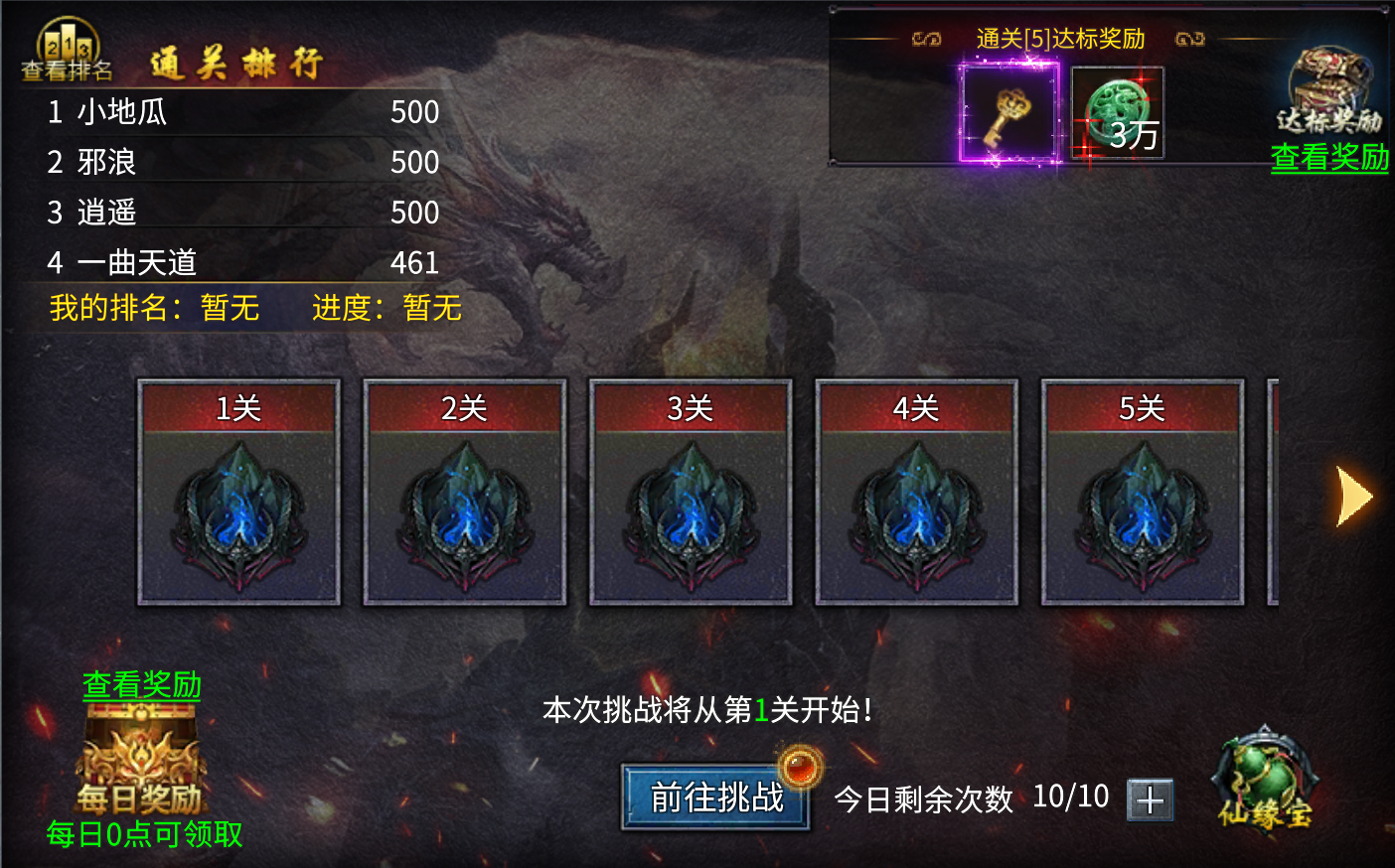1395x868 pixels.
Task: Select the golden key reward icon
Action: point(1009,112)
